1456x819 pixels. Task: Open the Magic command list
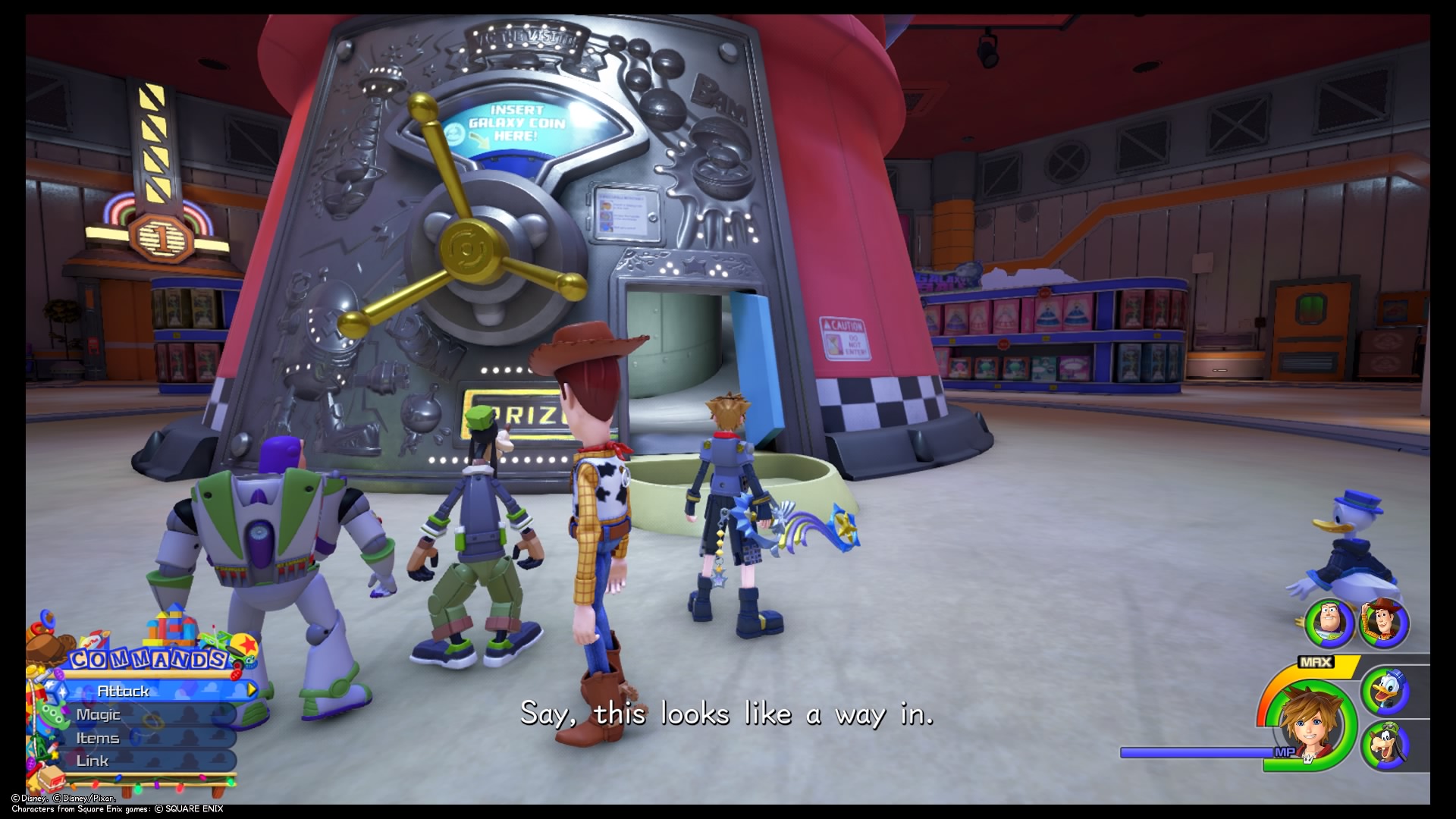pos(98,715)
